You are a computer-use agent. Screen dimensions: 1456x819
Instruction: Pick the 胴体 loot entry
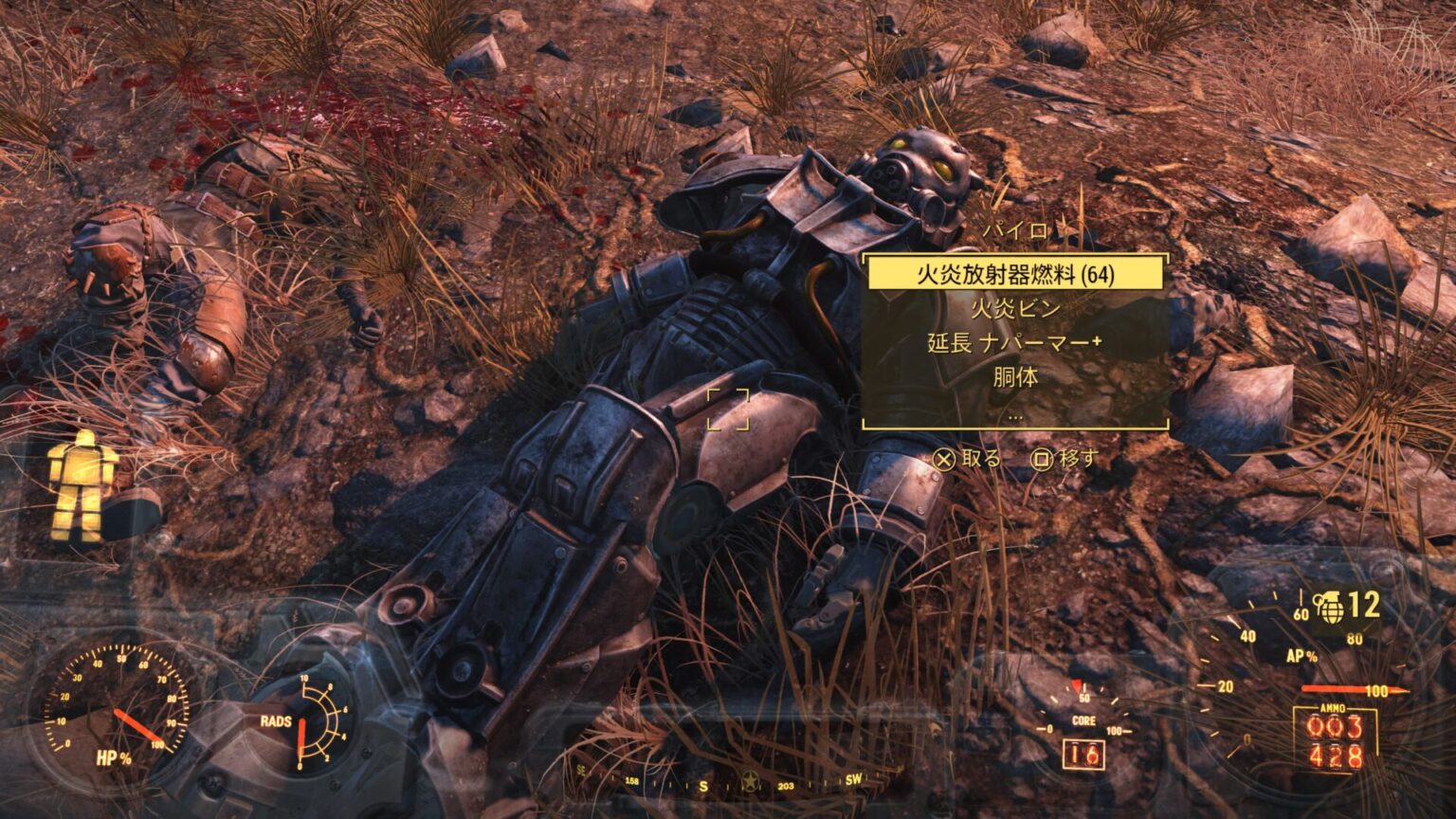[1015, 377]
